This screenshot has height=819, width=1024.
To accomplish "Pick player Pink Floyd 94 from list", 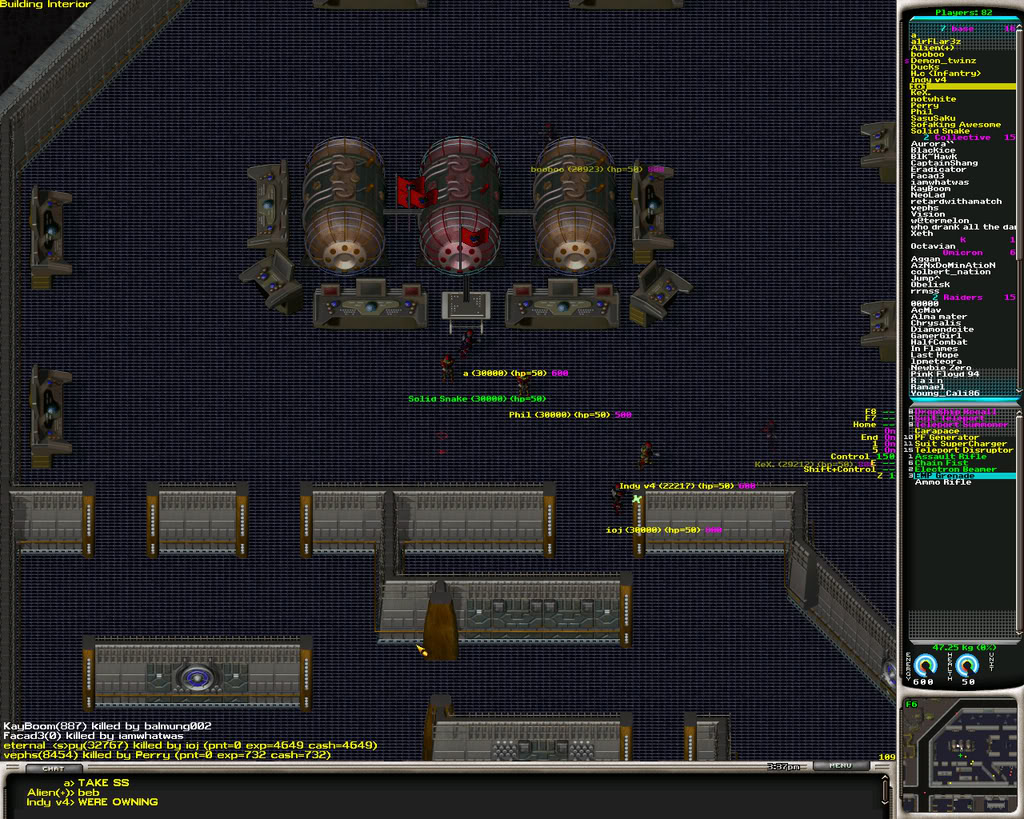I will click(x=945, y=374).
